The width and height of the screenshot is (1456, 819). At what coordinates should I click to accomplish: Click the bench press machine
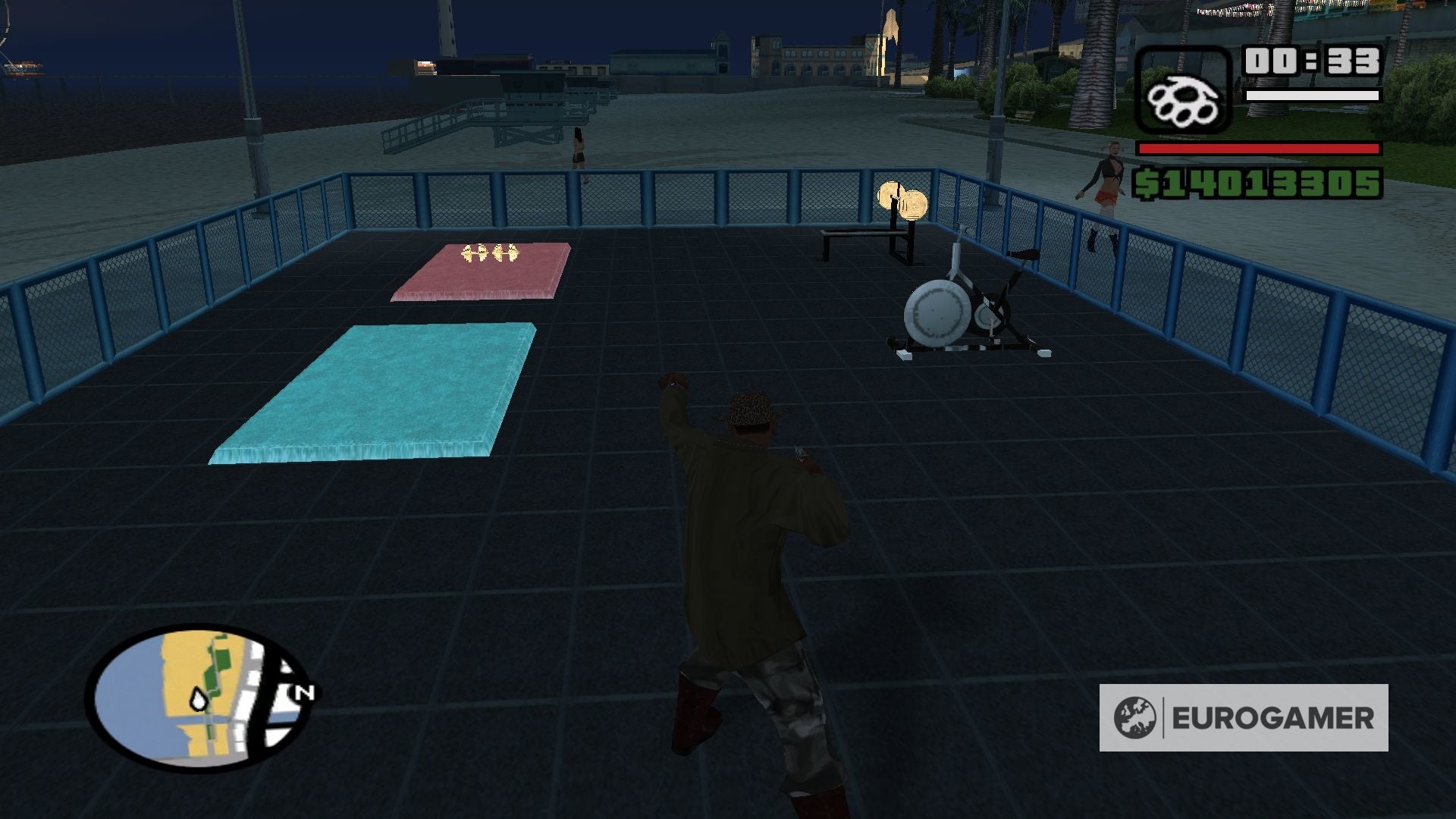pyautogui.click(x=864, y=243)
